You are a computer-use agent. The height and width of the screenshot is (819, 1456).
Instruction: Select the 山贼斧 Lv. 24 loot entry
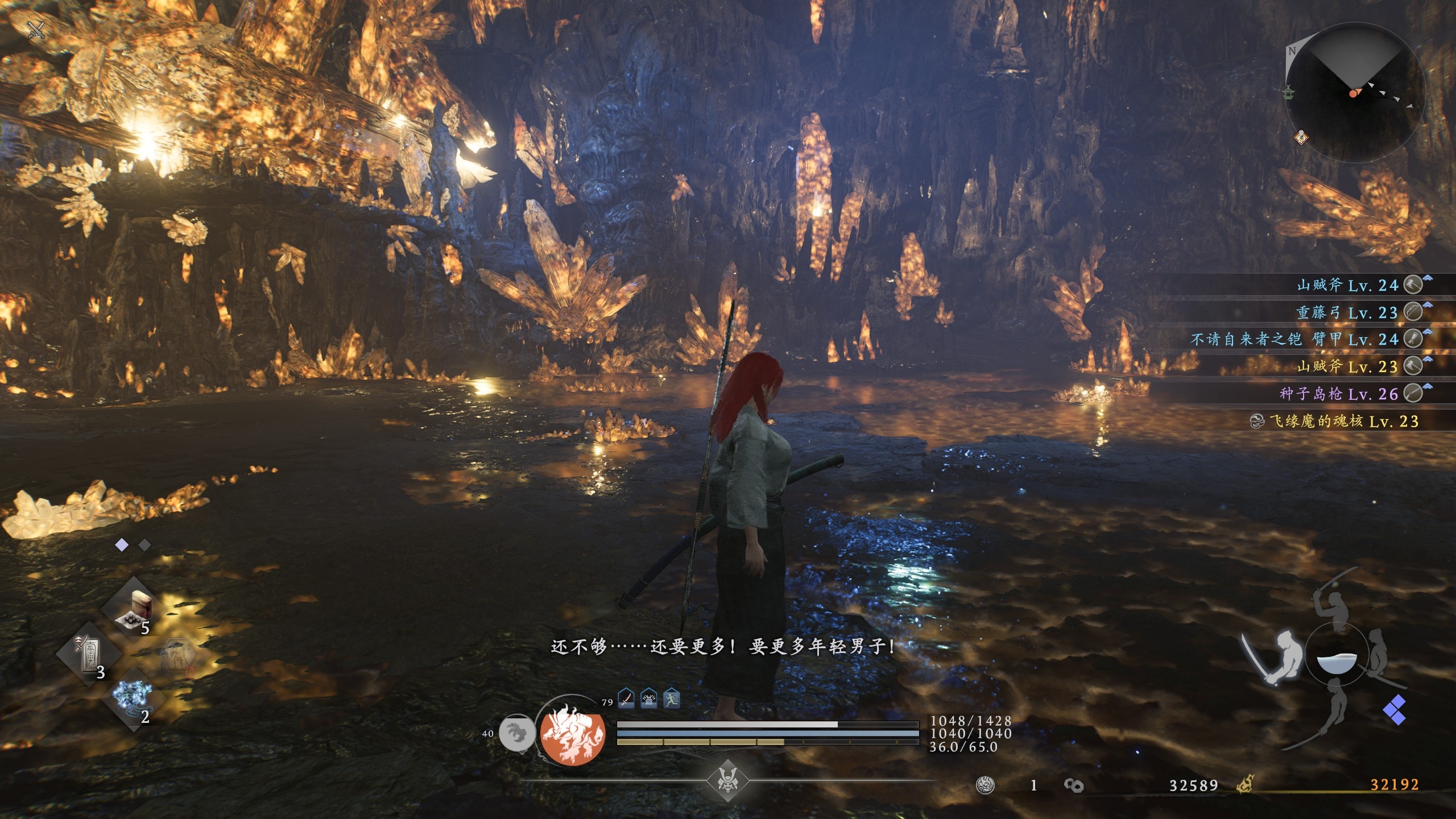coord(1347,285)
